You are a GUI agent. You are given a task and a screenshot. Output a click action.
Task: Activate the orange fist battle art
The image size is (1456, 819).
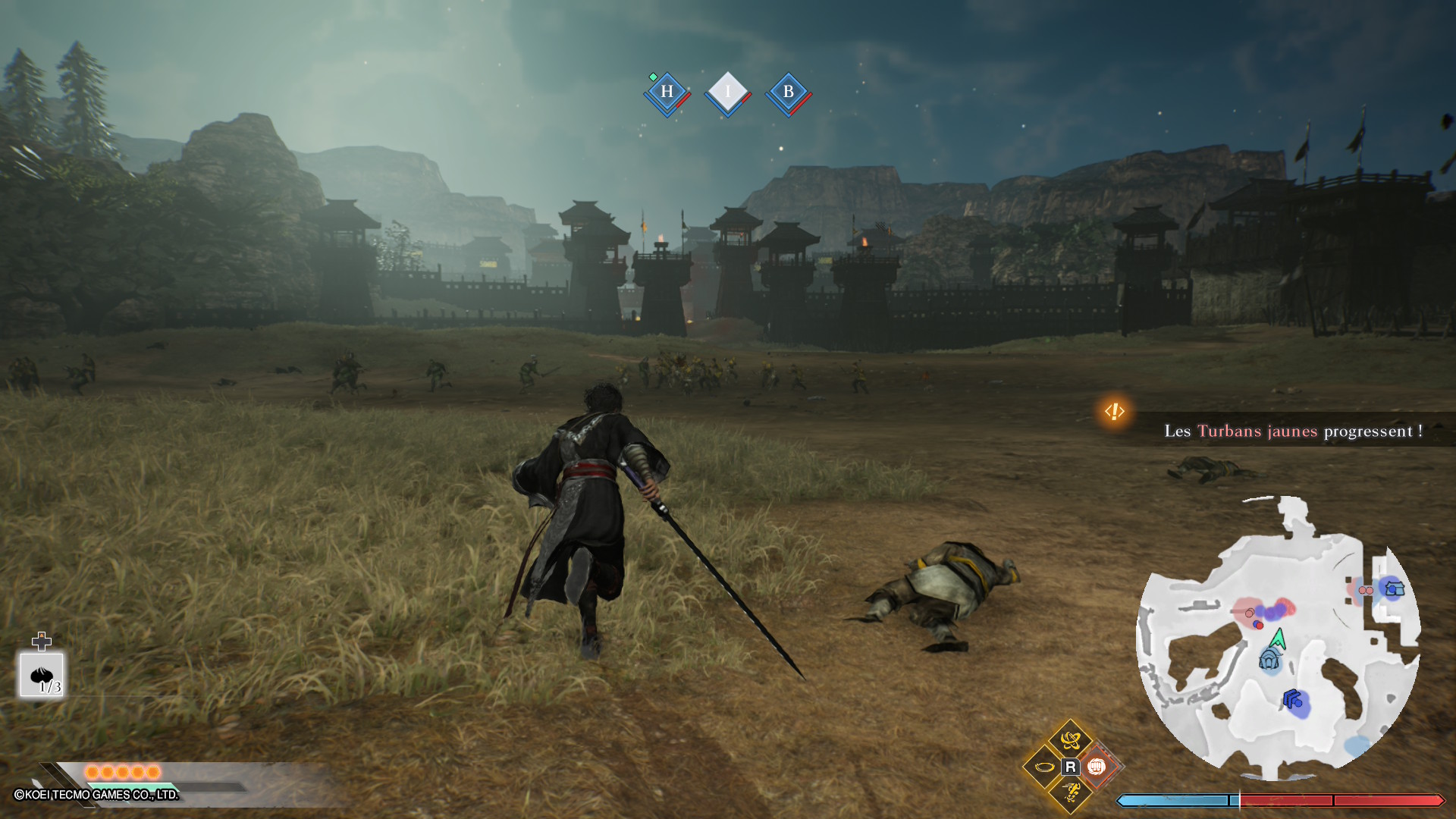coord(1096,767)
